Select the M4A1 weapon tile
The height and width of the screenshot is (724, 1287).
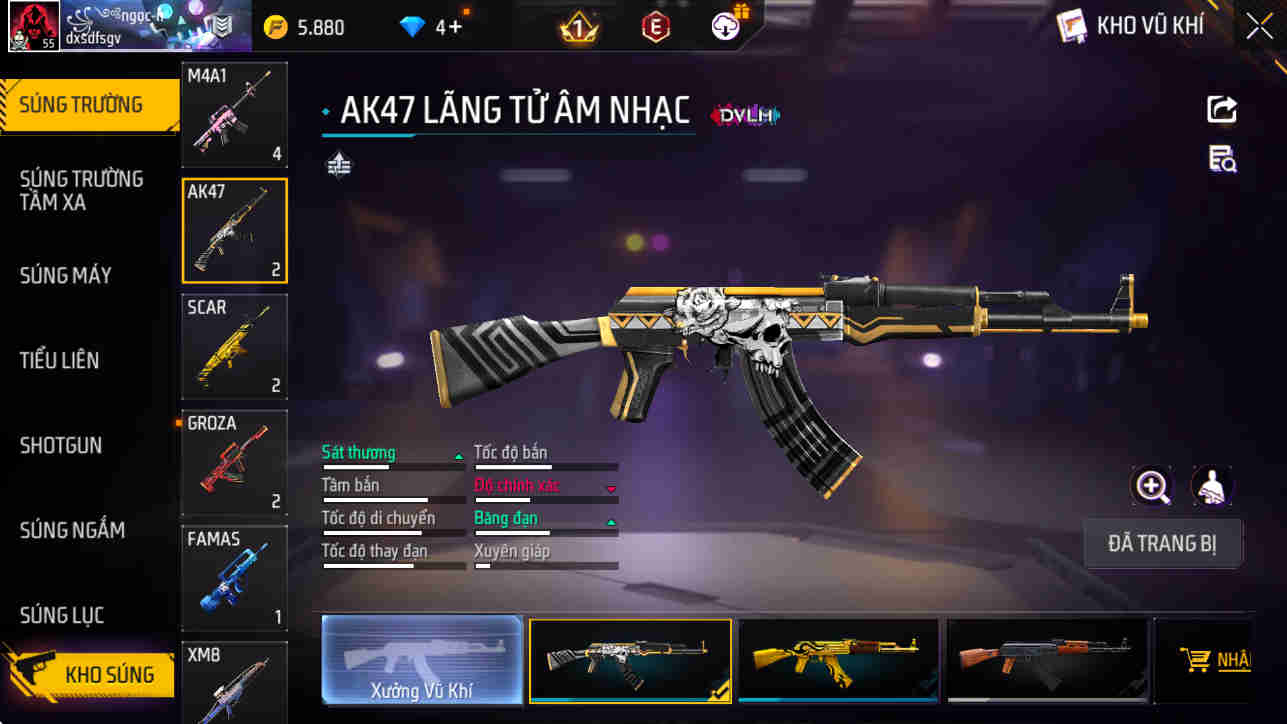coord(234,115)
